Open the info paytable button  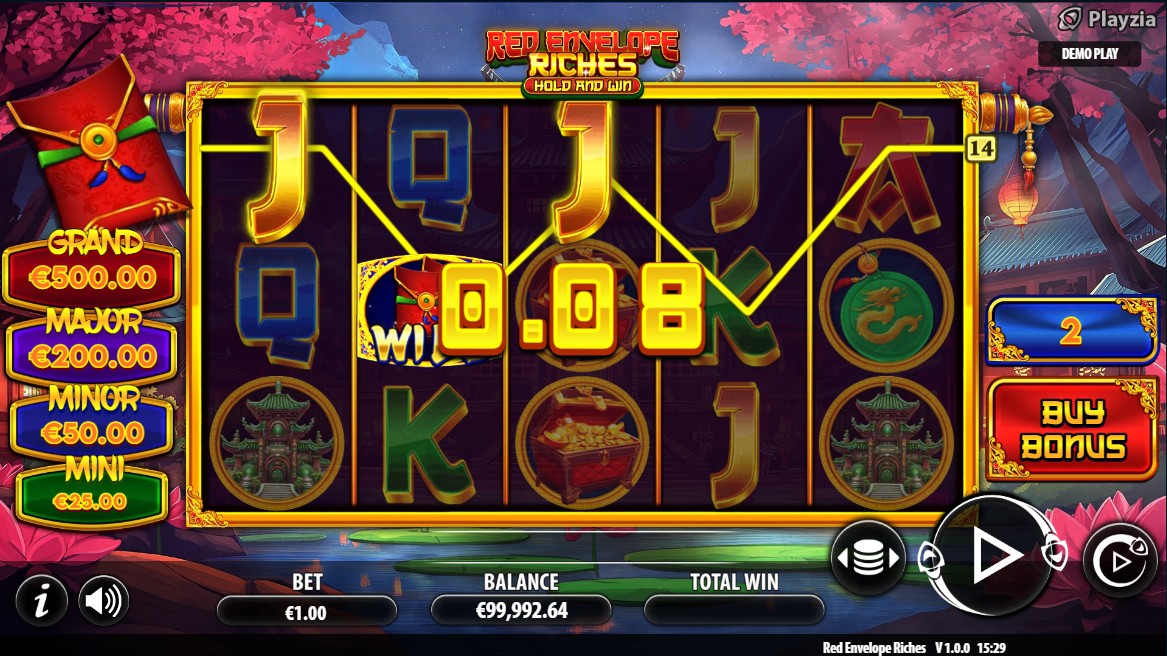click(x=41, y=601)
